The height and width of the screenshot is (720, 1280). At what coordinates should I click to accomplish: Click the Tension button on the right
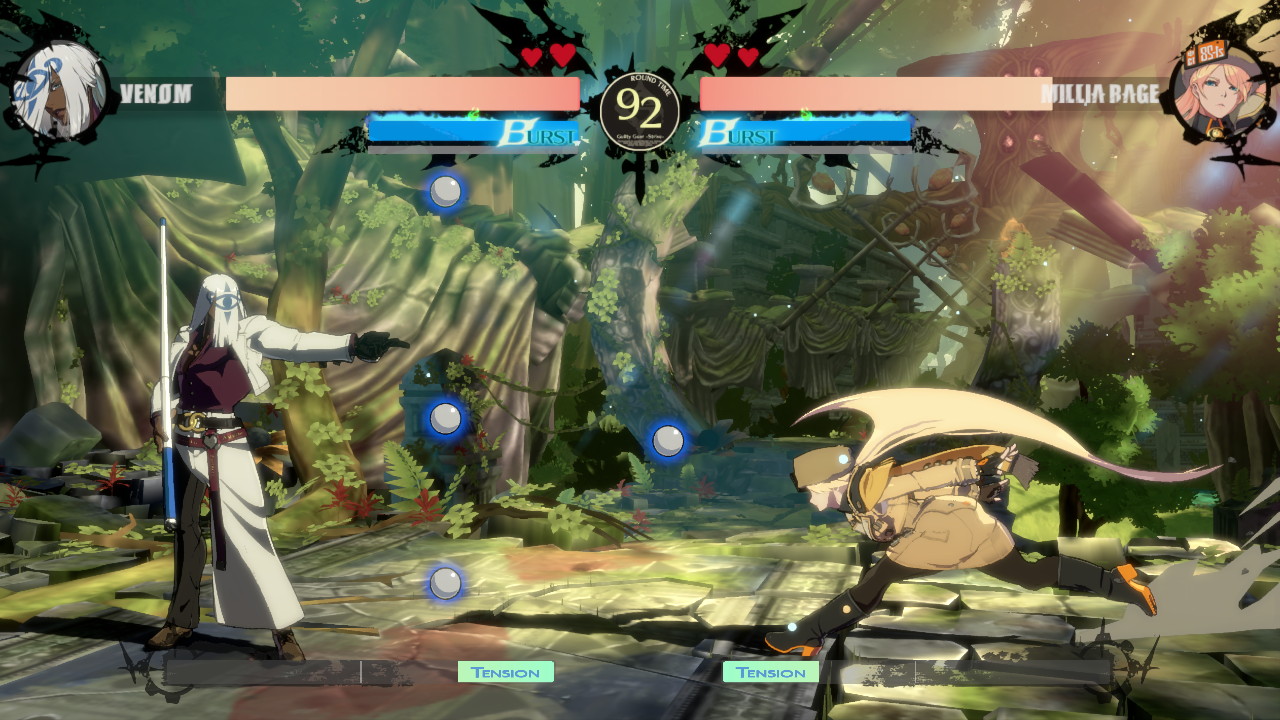772,672
